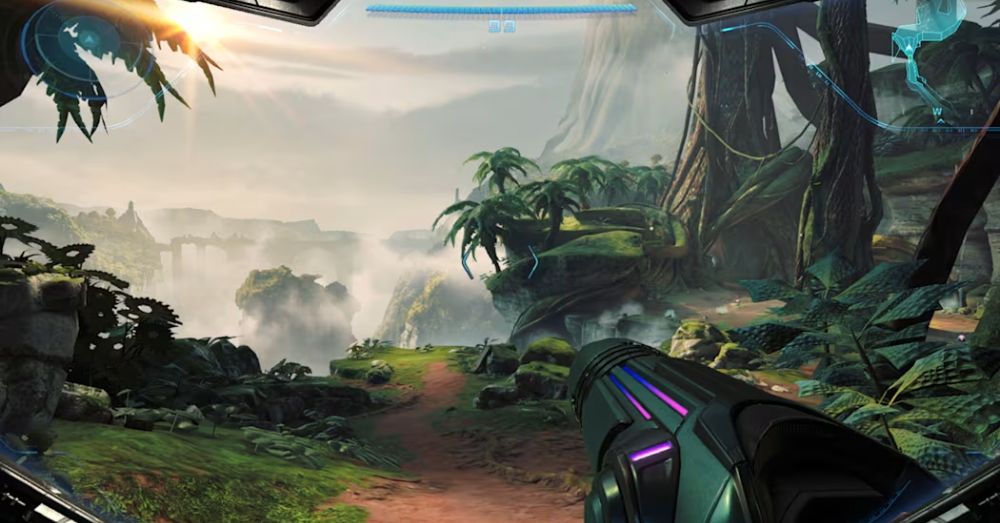Select the W compass heading marker
The height and width of the screenshot is (523, 1000).
[x=937, y=111]
